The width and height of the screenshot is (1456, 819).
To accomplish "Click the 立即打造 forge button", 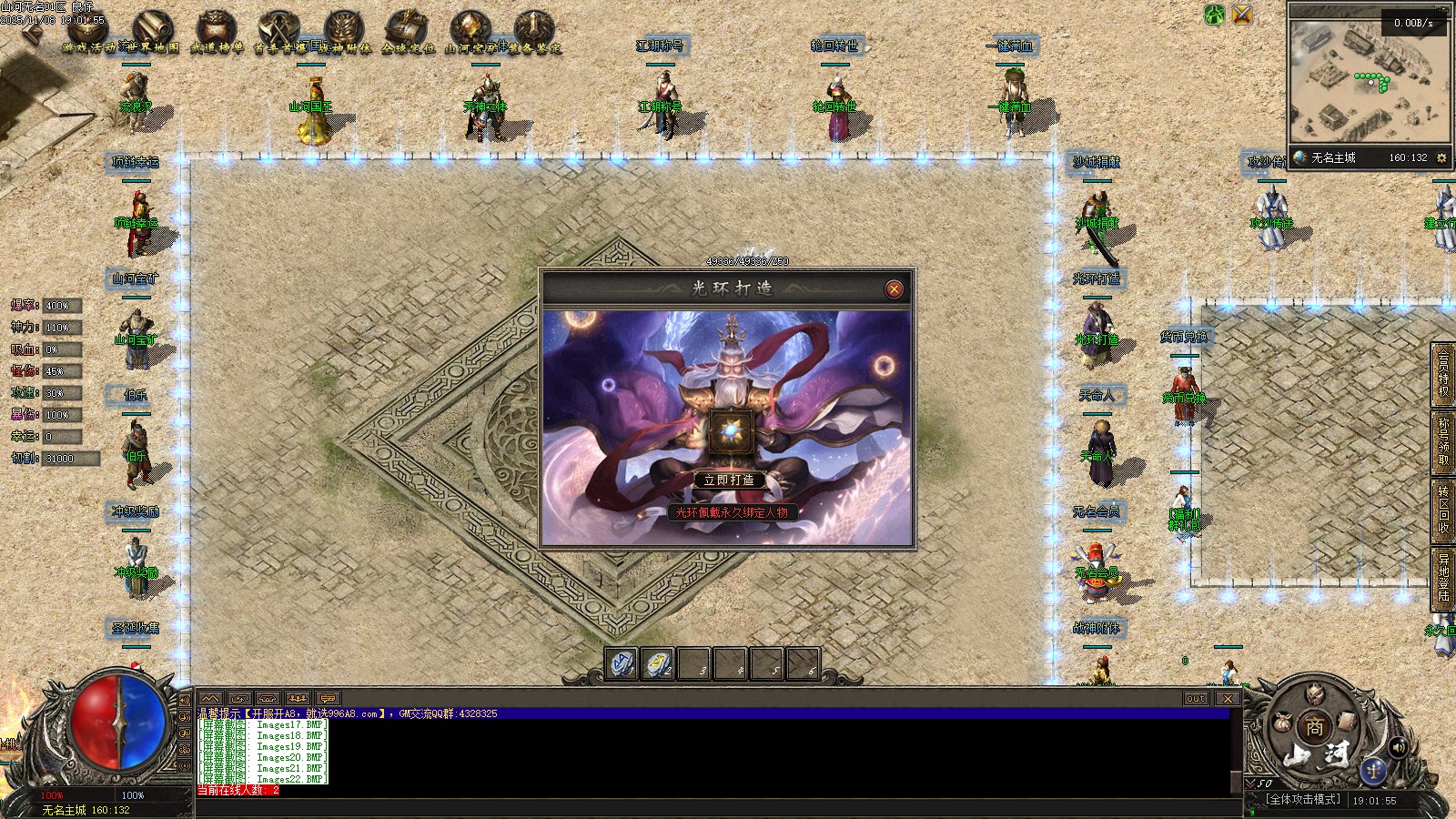I will click(728, 480).
